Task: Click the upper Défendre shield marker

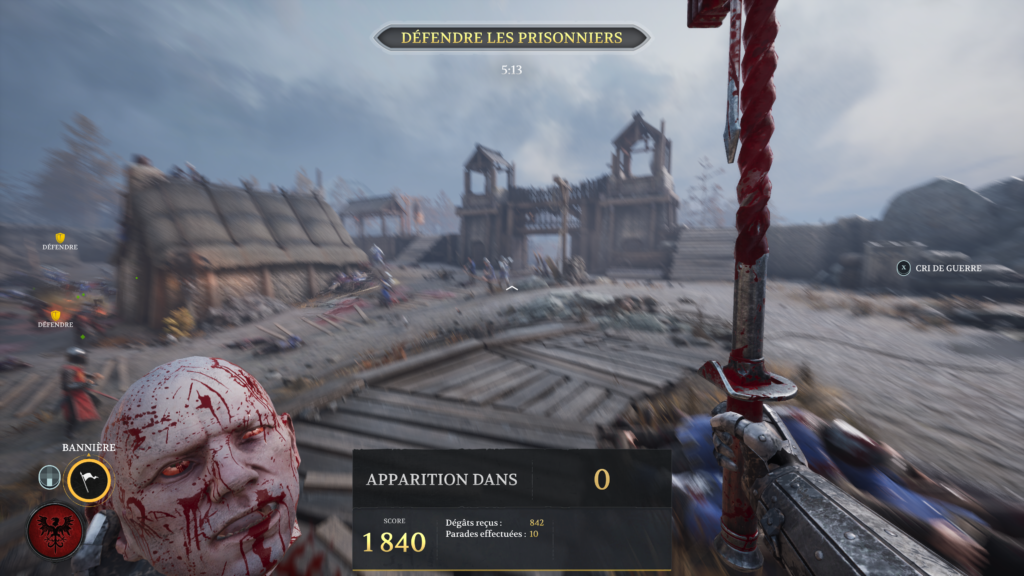Action: pyautogui.click(x=60, y=238)
